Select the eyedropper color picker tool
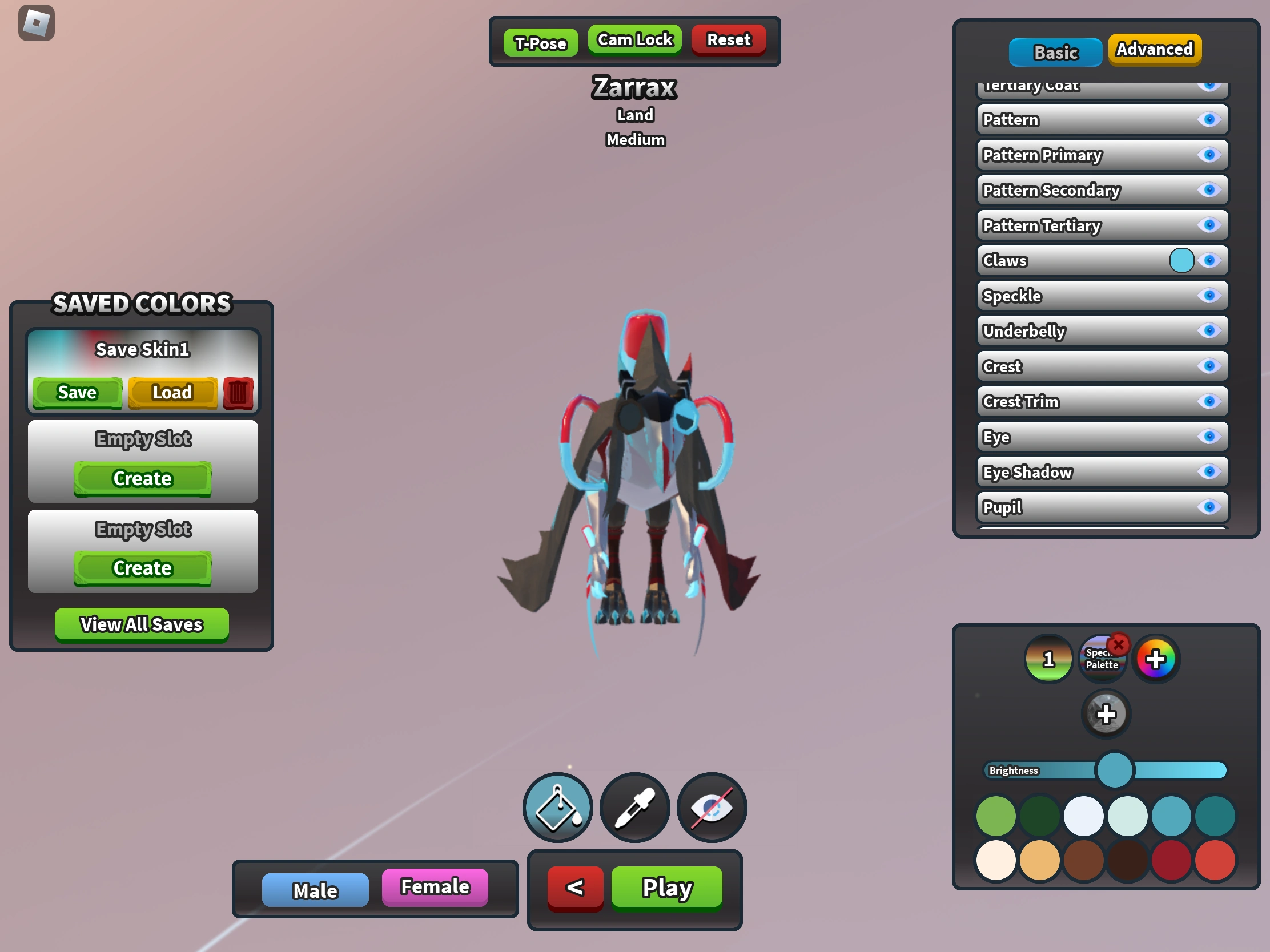 (x=634, y=808)
